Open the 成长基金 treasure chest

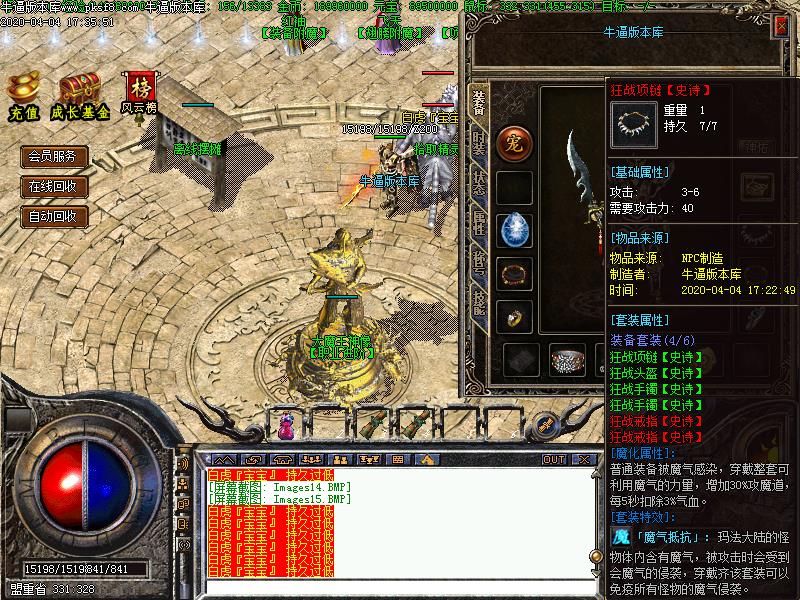pos(80,96)
